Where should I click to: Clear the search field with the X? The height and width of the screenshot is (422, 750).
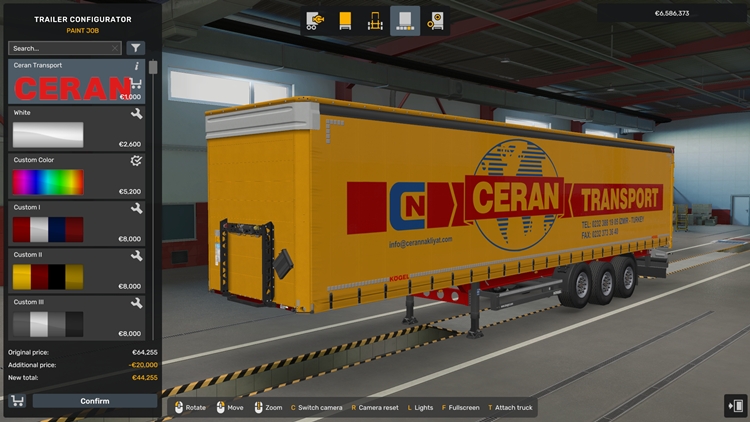pyautogui.click(x=115, y=48)
